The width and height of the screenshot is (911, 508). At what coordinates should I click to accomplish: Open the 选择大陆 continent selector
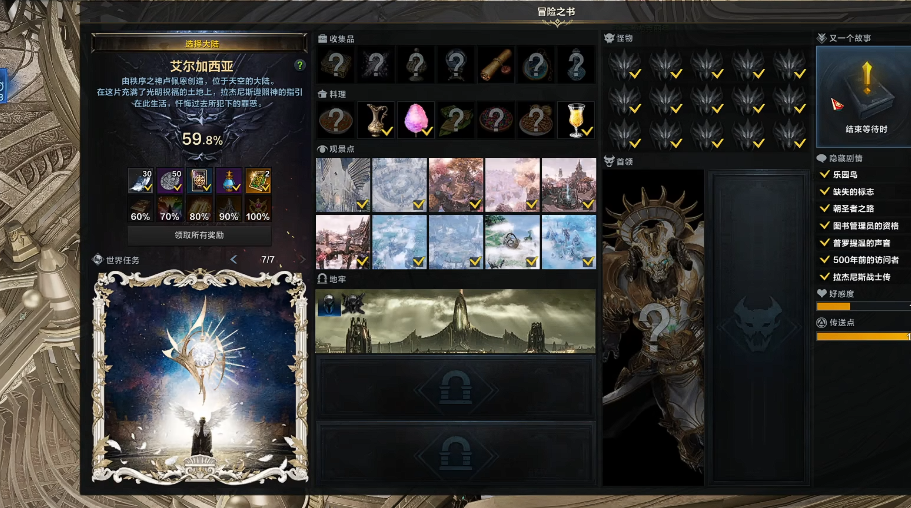pos(199,43)
